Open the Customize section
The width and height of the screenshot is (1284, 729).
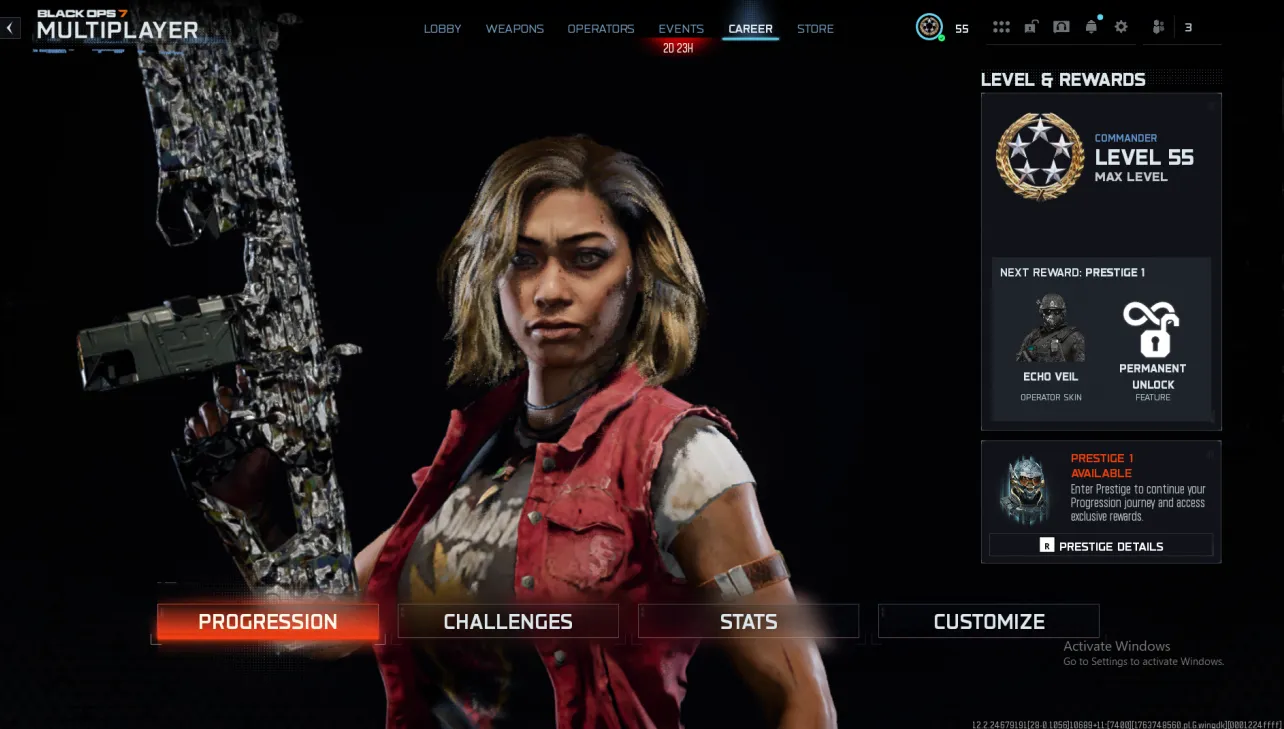987,621
